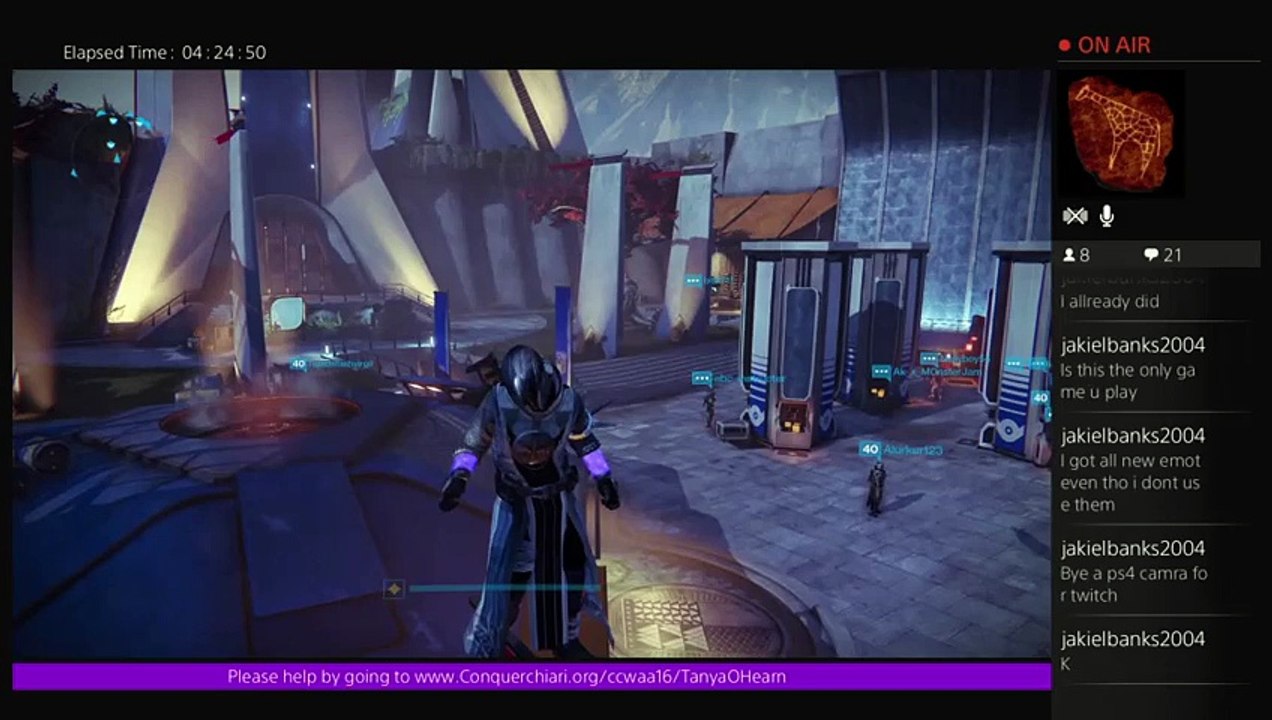Toggle the microphone icon under the avatar

click(x=1107, y=216)
